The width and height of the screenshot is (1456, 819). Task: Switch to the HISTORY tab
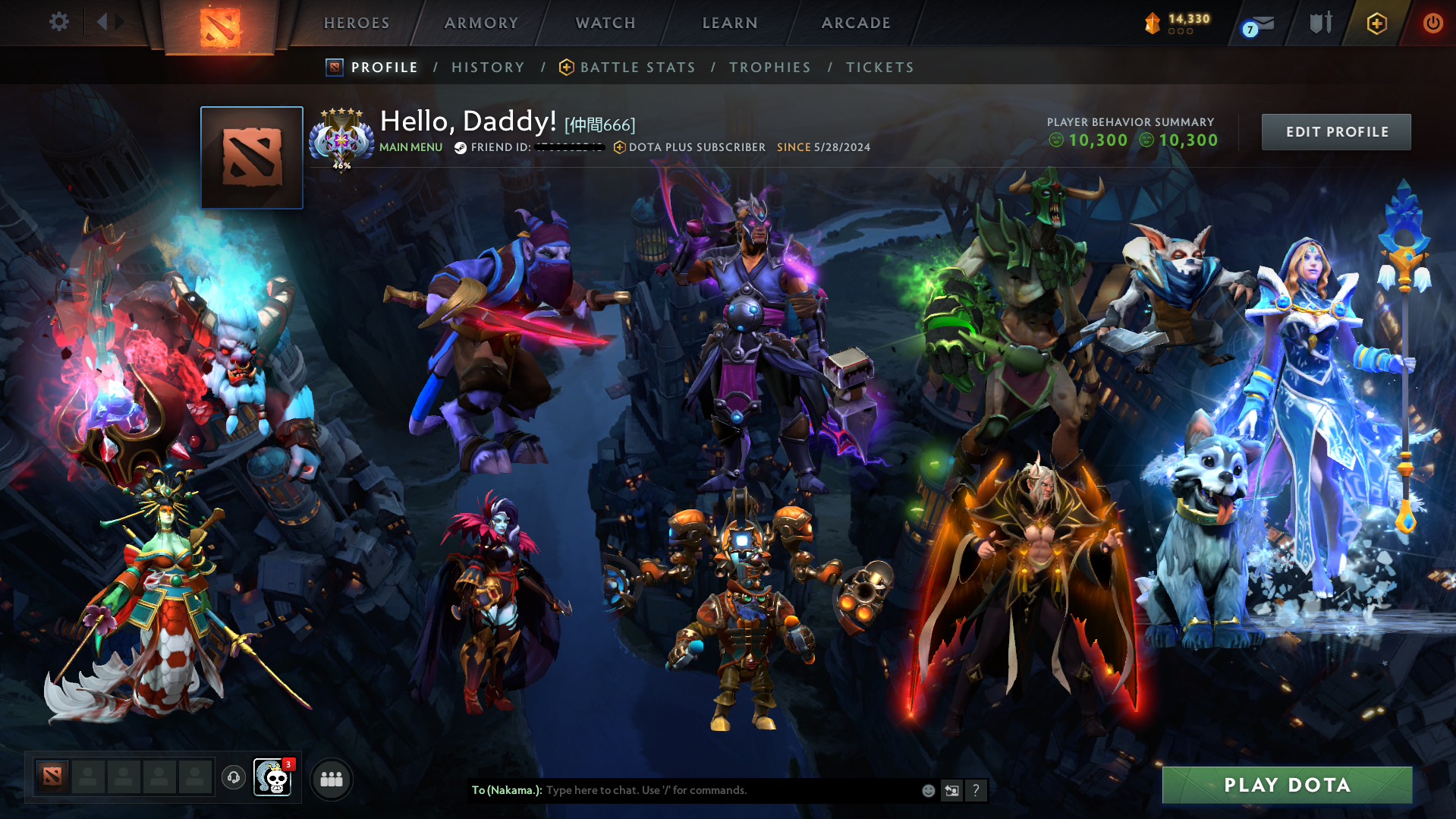(x=488, y=67)
